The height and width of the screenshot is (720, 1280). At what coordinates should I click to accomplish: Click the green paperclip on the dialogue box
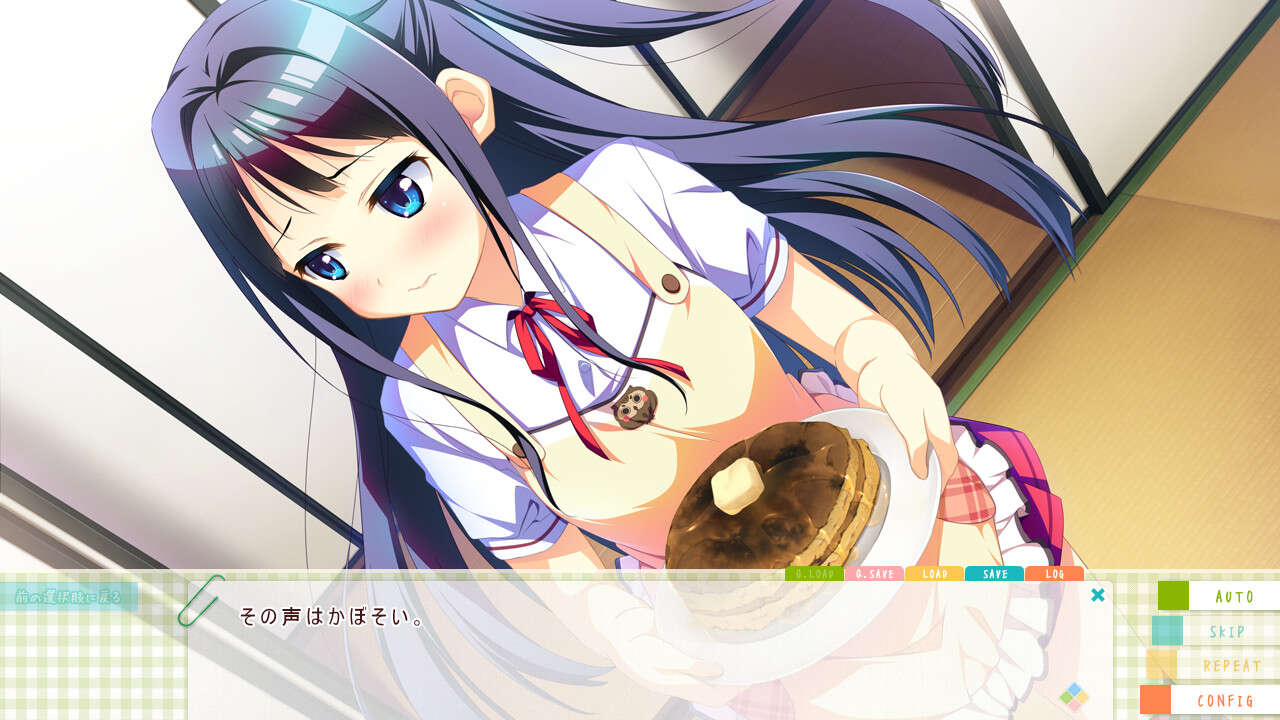[198, 602]
